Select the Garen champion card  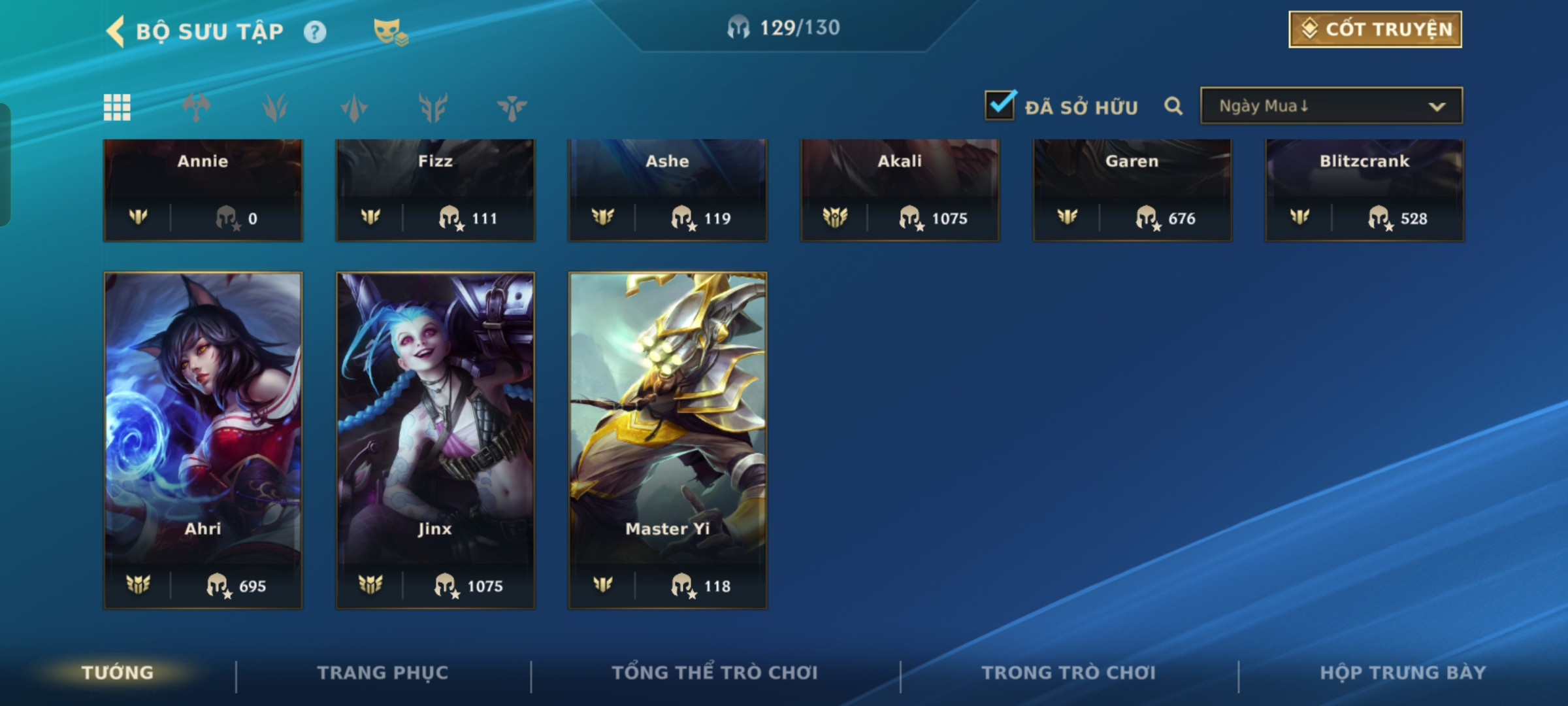point(1132,190)
